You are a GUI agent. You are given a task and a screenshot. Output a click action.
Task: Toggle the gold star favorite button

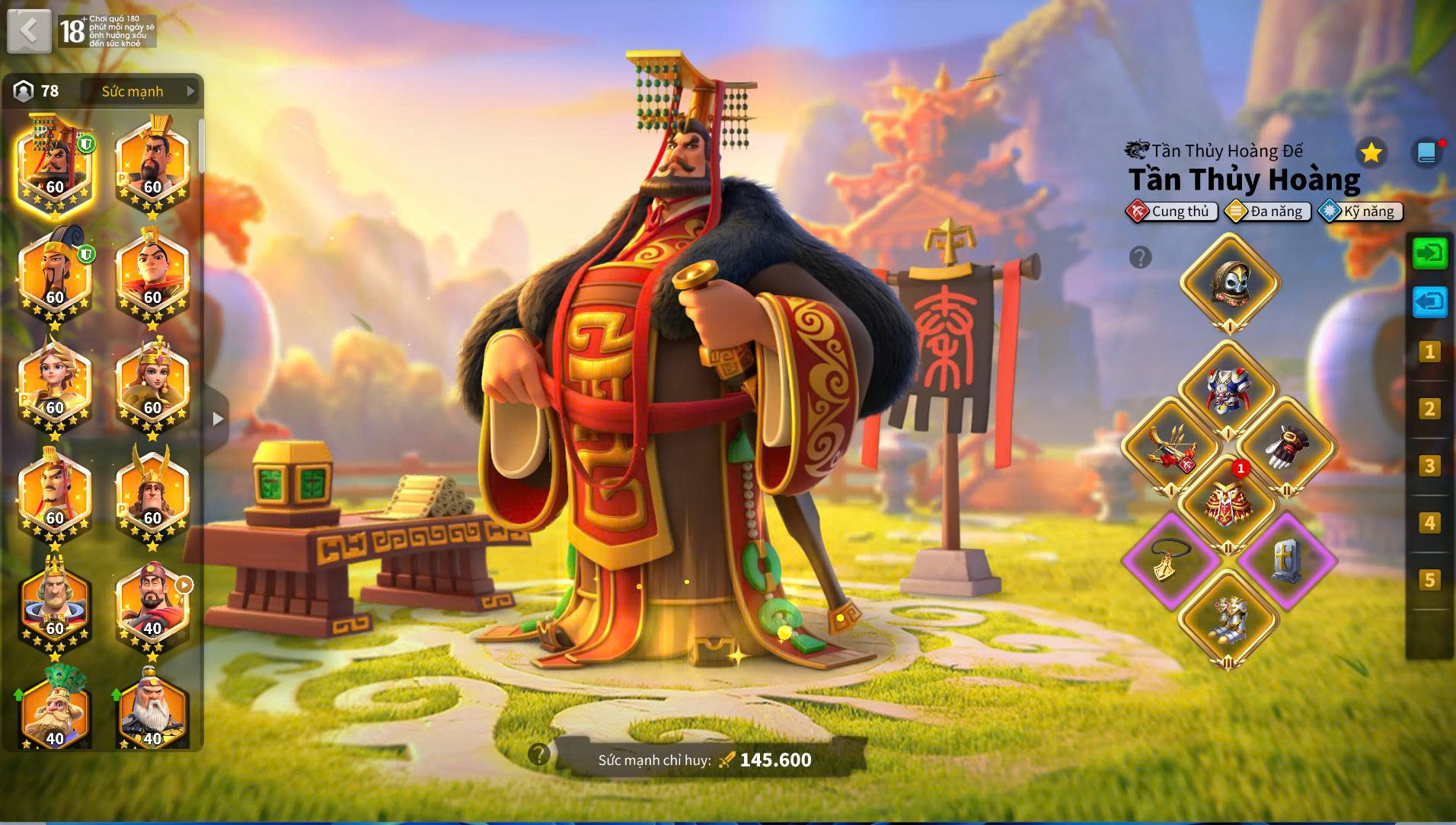pyautogui.click(x=1371, y=153)
